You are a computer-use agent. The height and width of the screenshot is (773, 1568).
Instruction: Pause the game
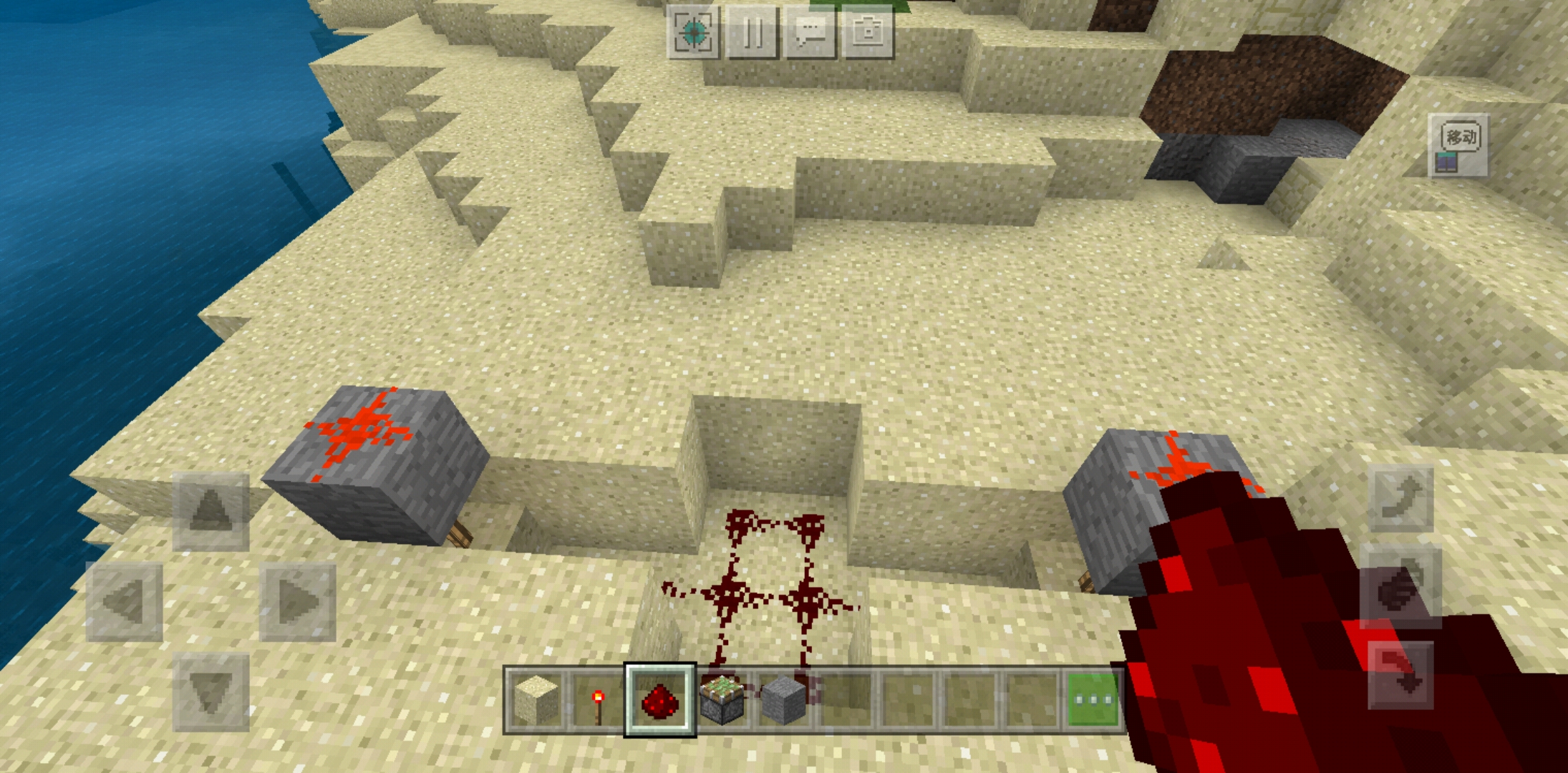click(x=751, y=32)
